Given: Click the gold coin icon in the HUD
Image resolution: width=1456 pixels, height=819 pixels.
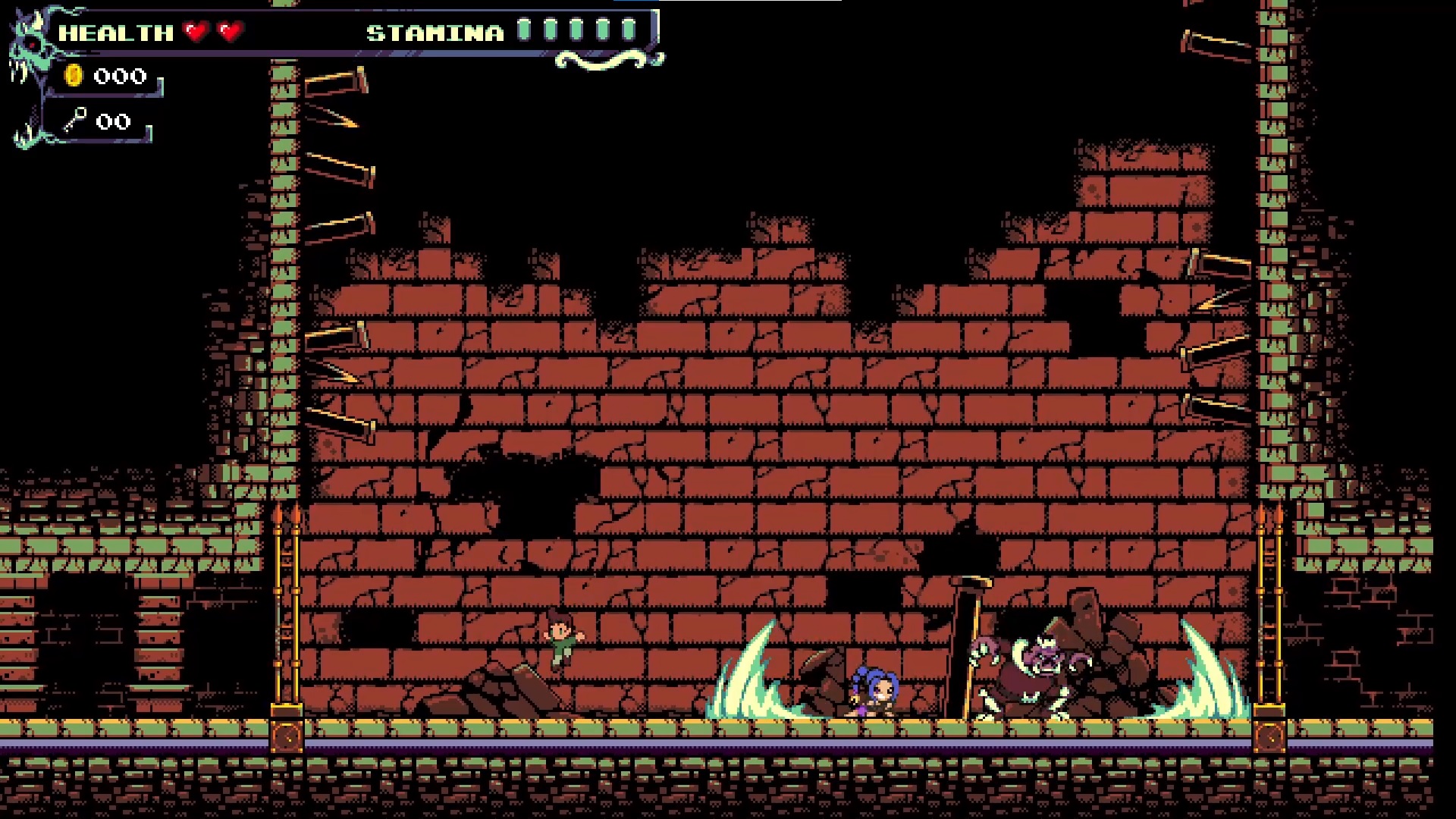Looking at the screenshot, I should pos(74,76).
